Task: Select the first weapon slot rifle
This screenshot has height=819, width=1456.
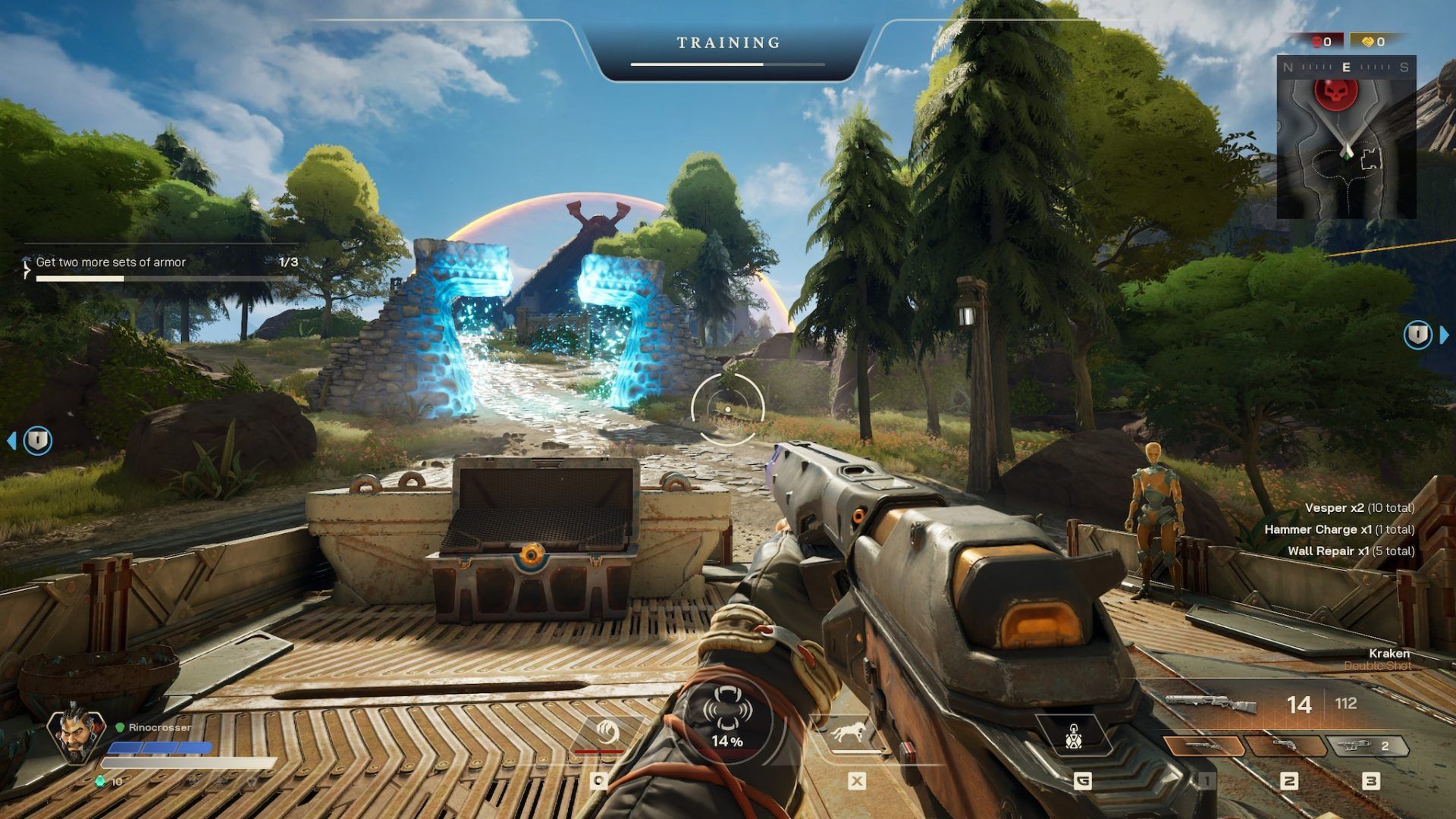Action: [x=1203, y=746]
